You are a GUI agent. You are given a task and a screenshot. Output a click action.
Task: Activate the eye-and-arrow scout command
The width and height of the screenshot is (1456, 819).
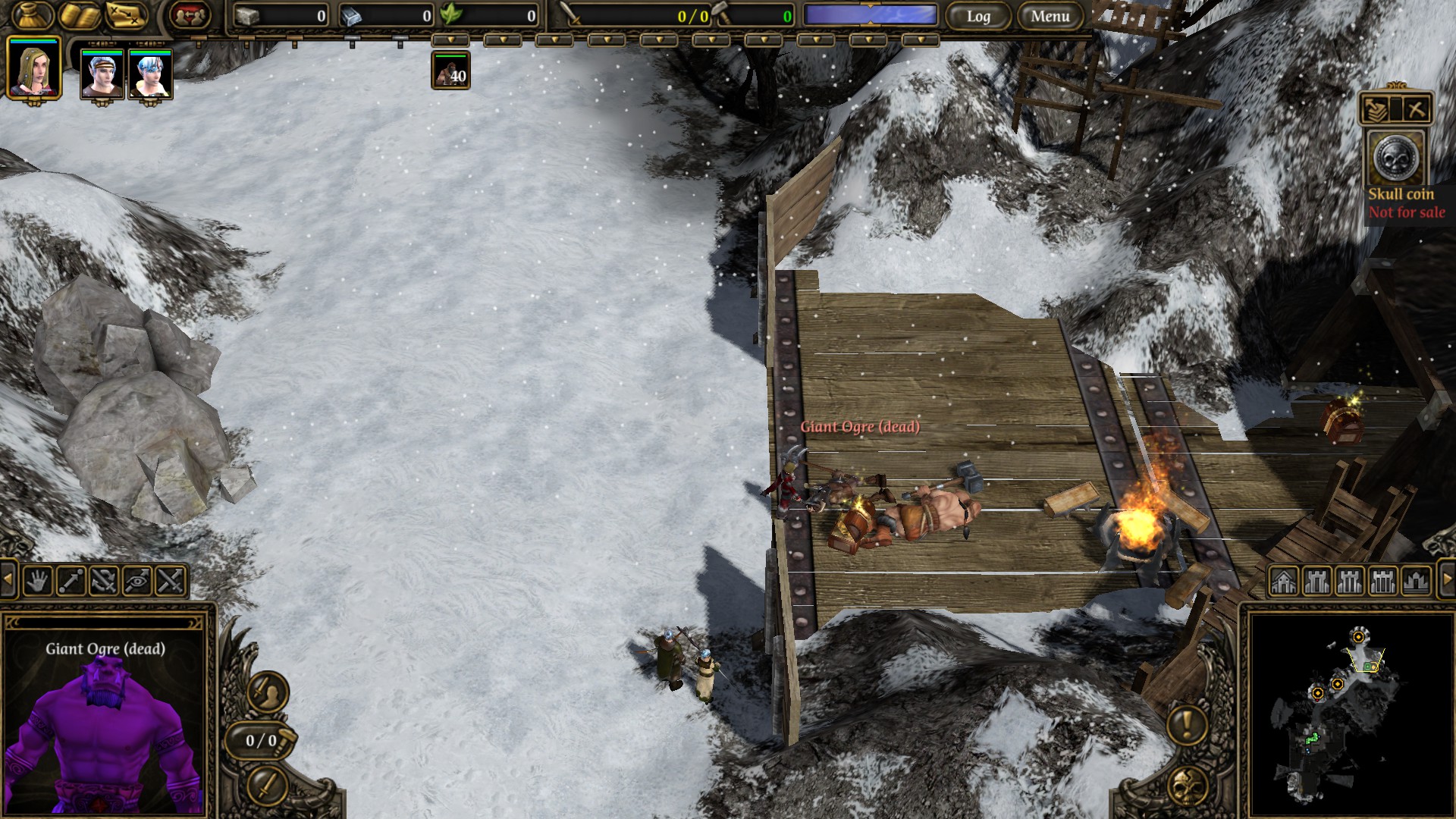(x=137, y=581)
